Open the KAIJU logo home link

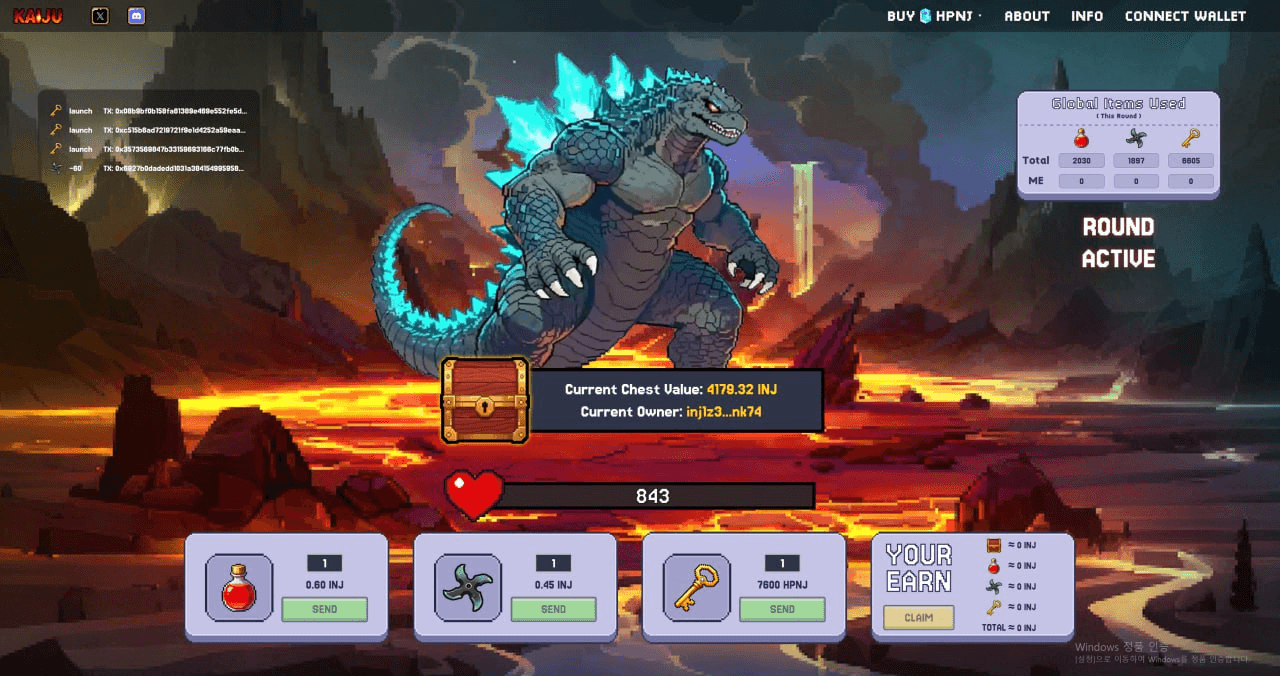click(x=38, y=16)
